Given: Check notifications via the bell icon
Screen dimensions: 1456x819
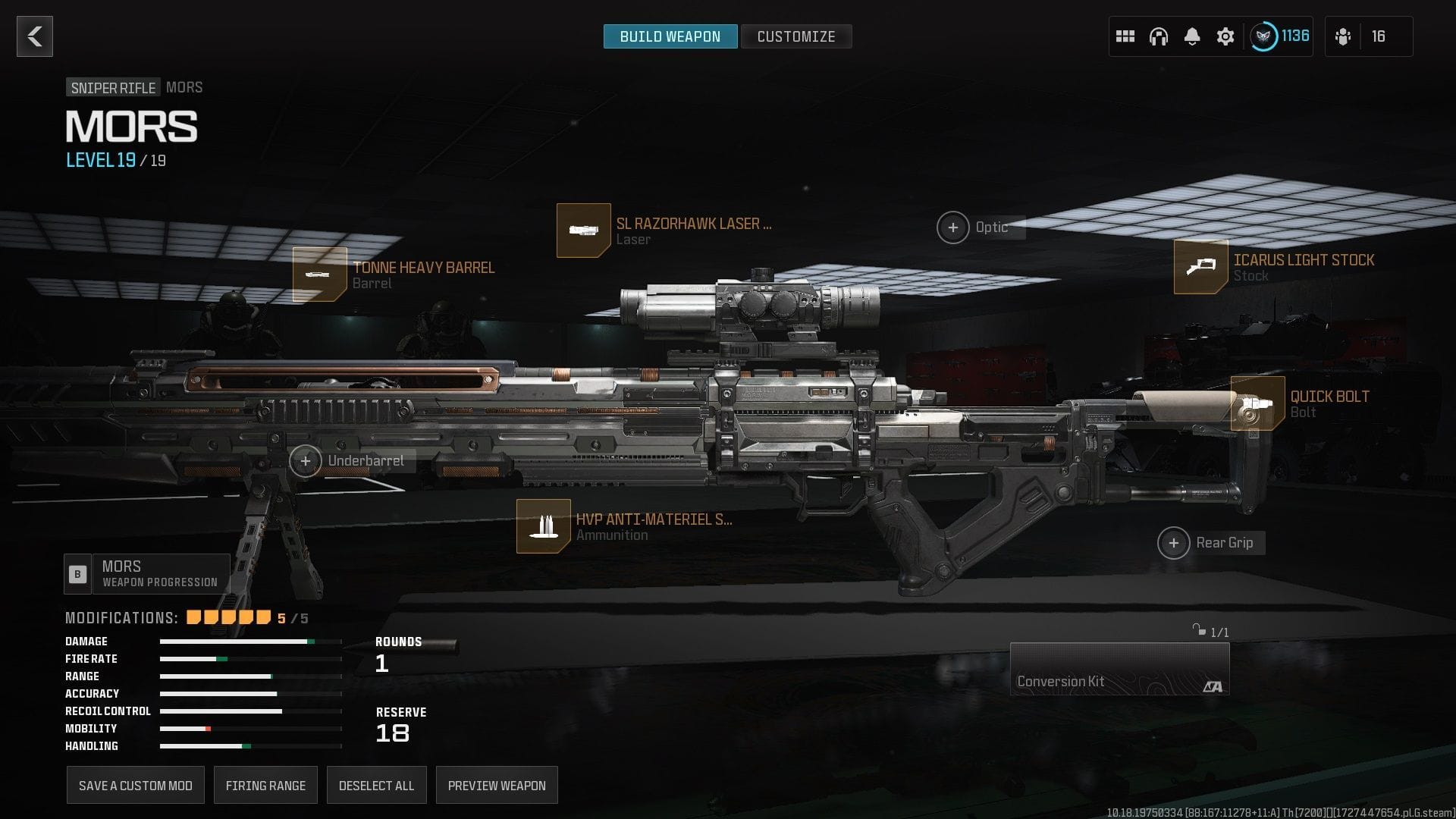Looking at the screenshot, I should 1191,36.
